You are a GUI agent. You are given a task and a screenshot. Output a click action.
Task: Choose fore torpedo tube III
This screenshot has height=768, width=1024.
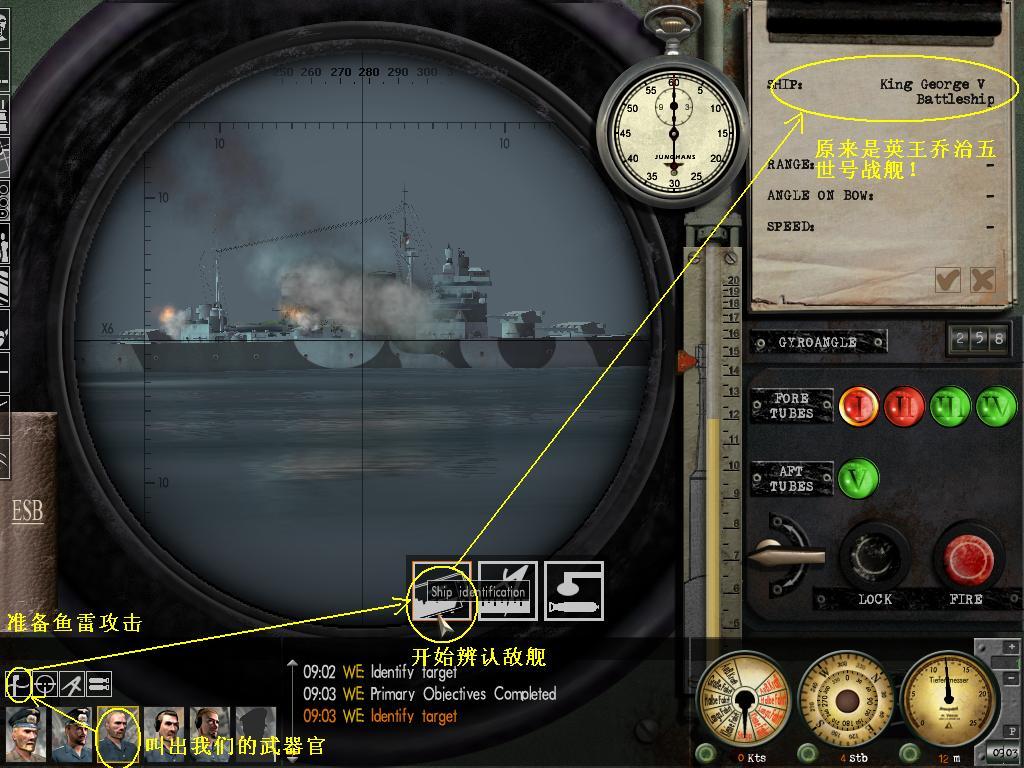(x=950, y=406)
